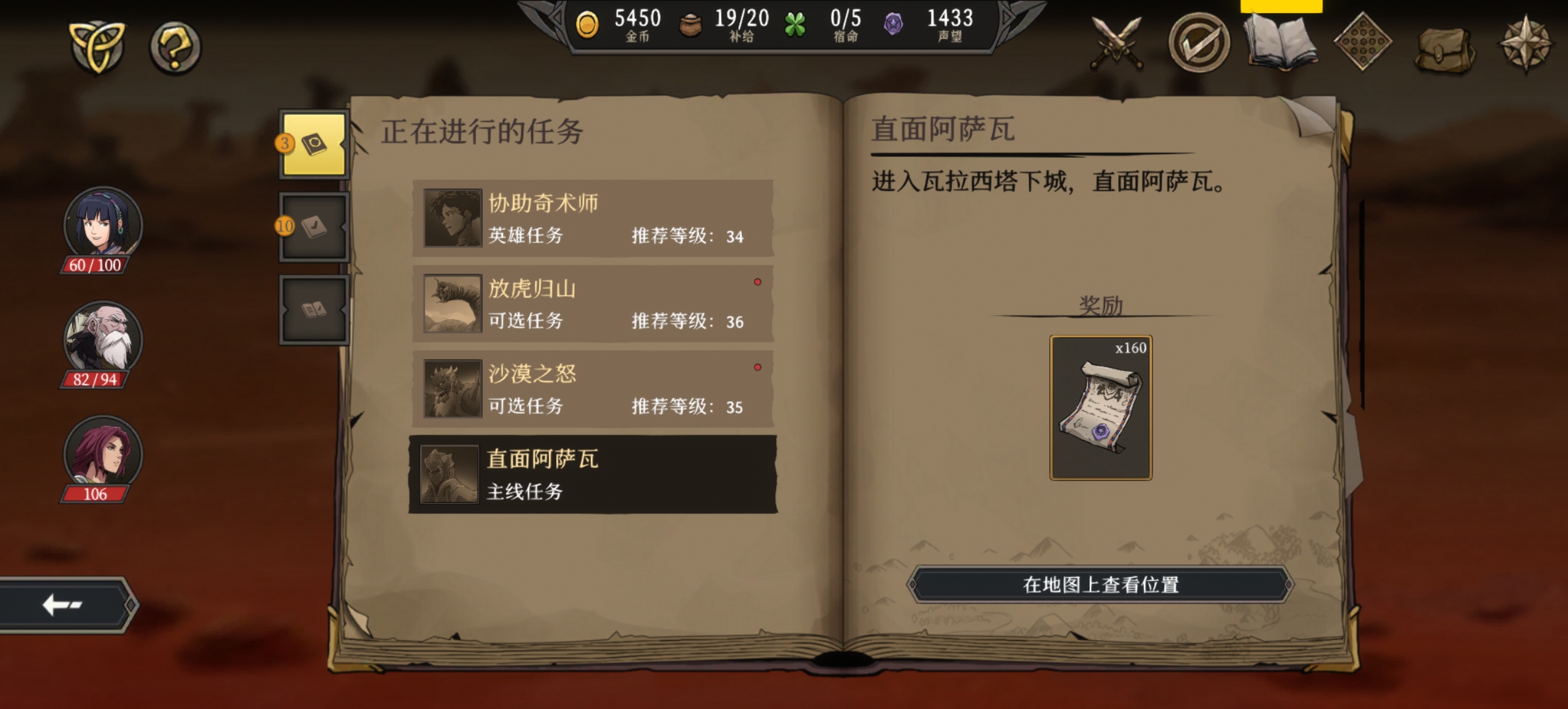Select the 沙漠之怒 quest entry
The width and height of the screenshot is (1568, 709).
coord(591,389)
